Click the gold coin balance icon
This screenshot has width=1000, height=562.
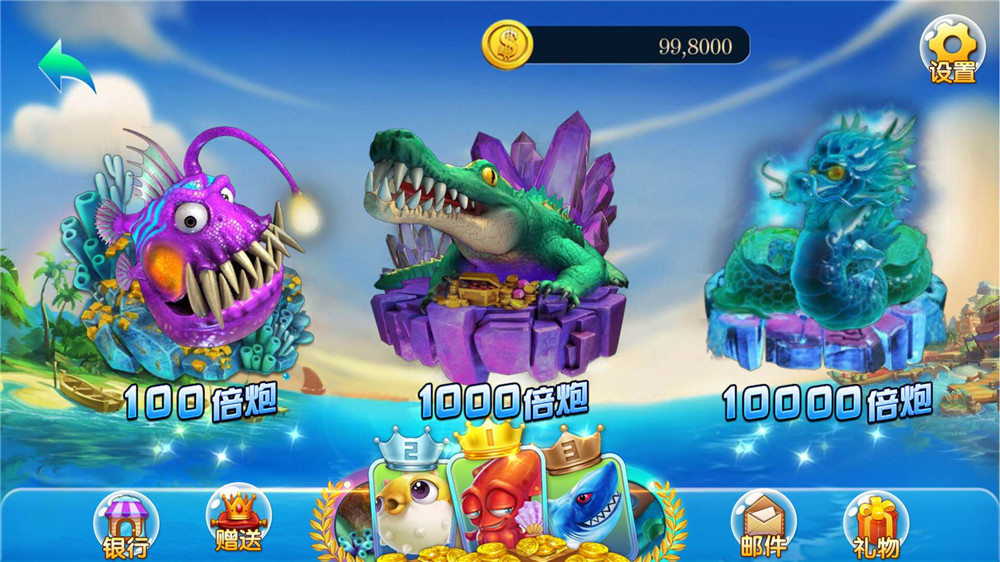tap(506, 46)
